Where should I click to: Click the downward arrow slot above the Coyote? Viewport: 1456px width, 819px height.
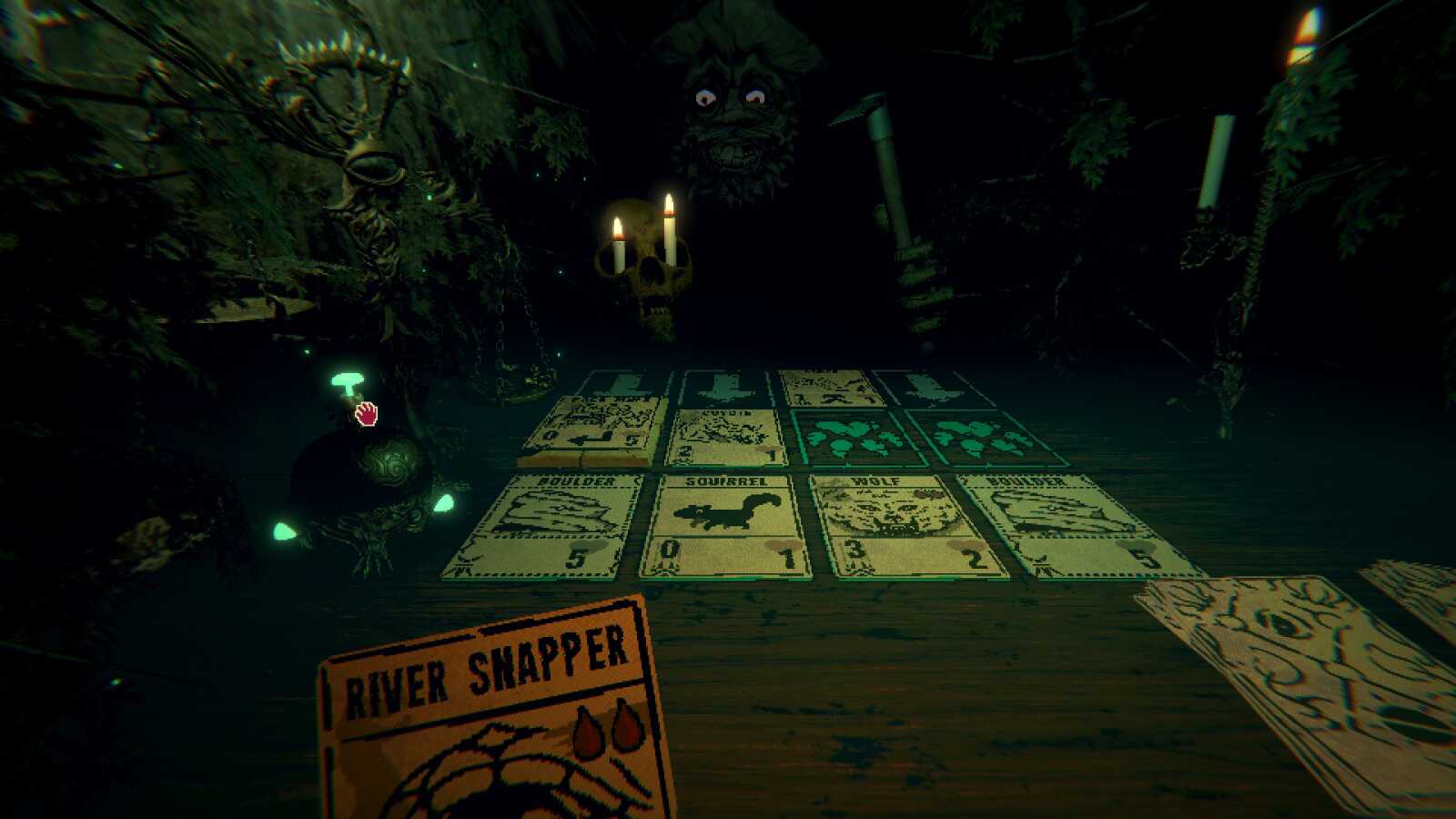723,387
